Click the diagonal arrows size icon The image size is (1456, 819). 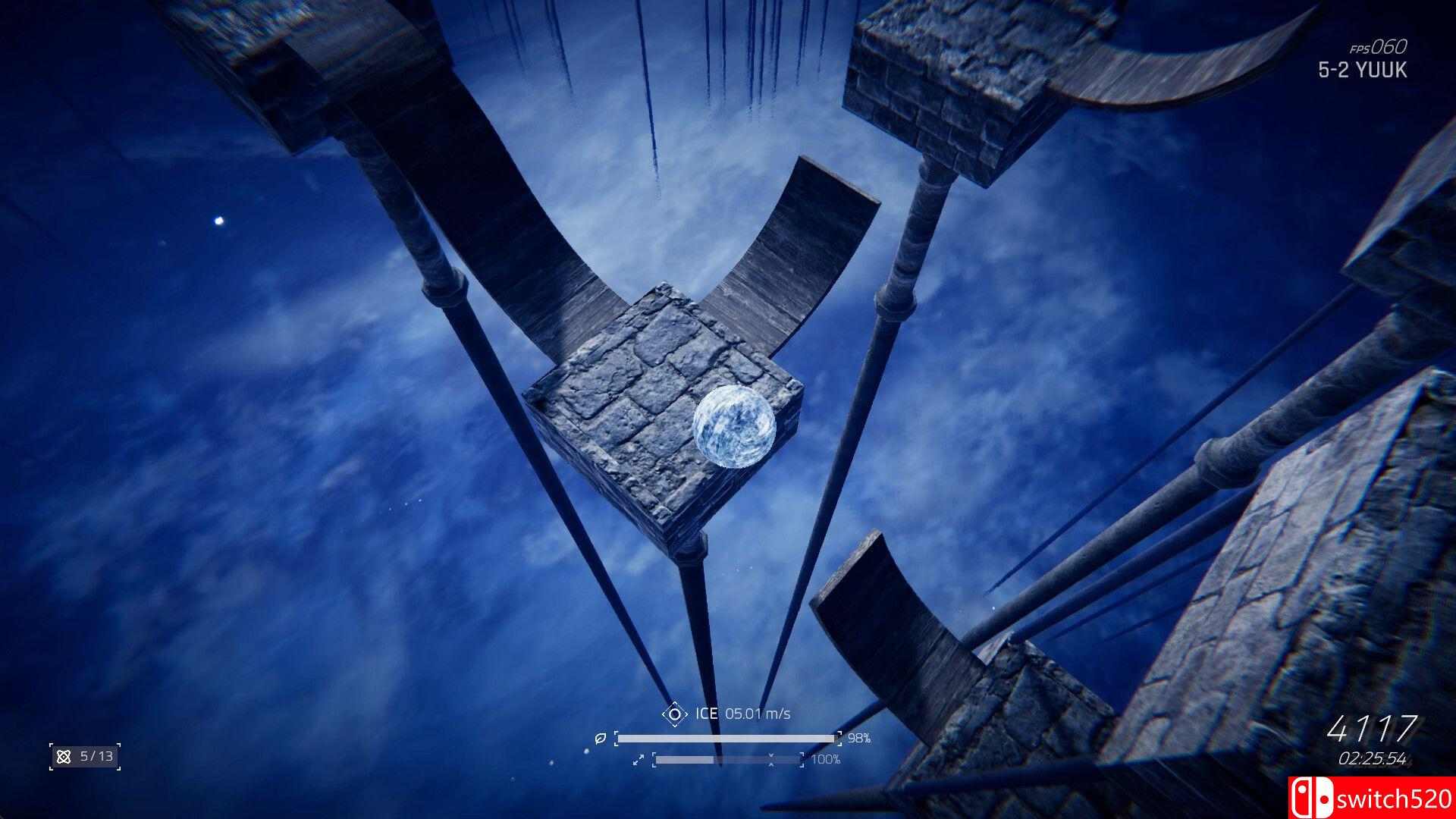[x=639, y=759]
